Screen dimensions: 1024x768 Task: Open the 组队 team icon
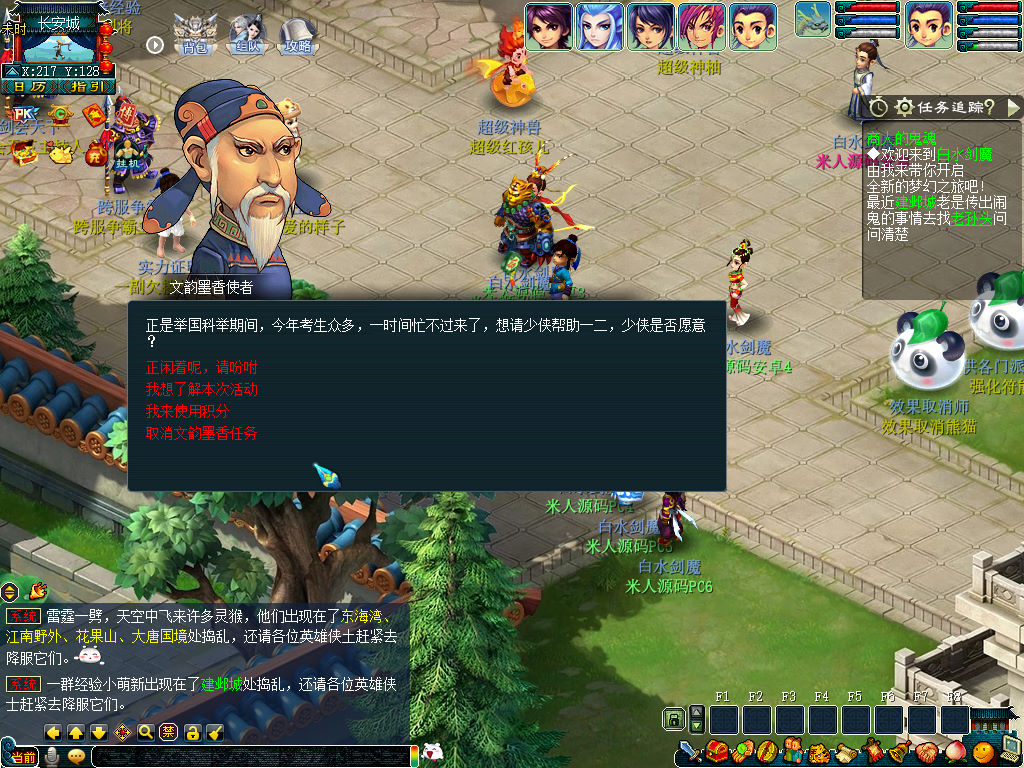246,34
